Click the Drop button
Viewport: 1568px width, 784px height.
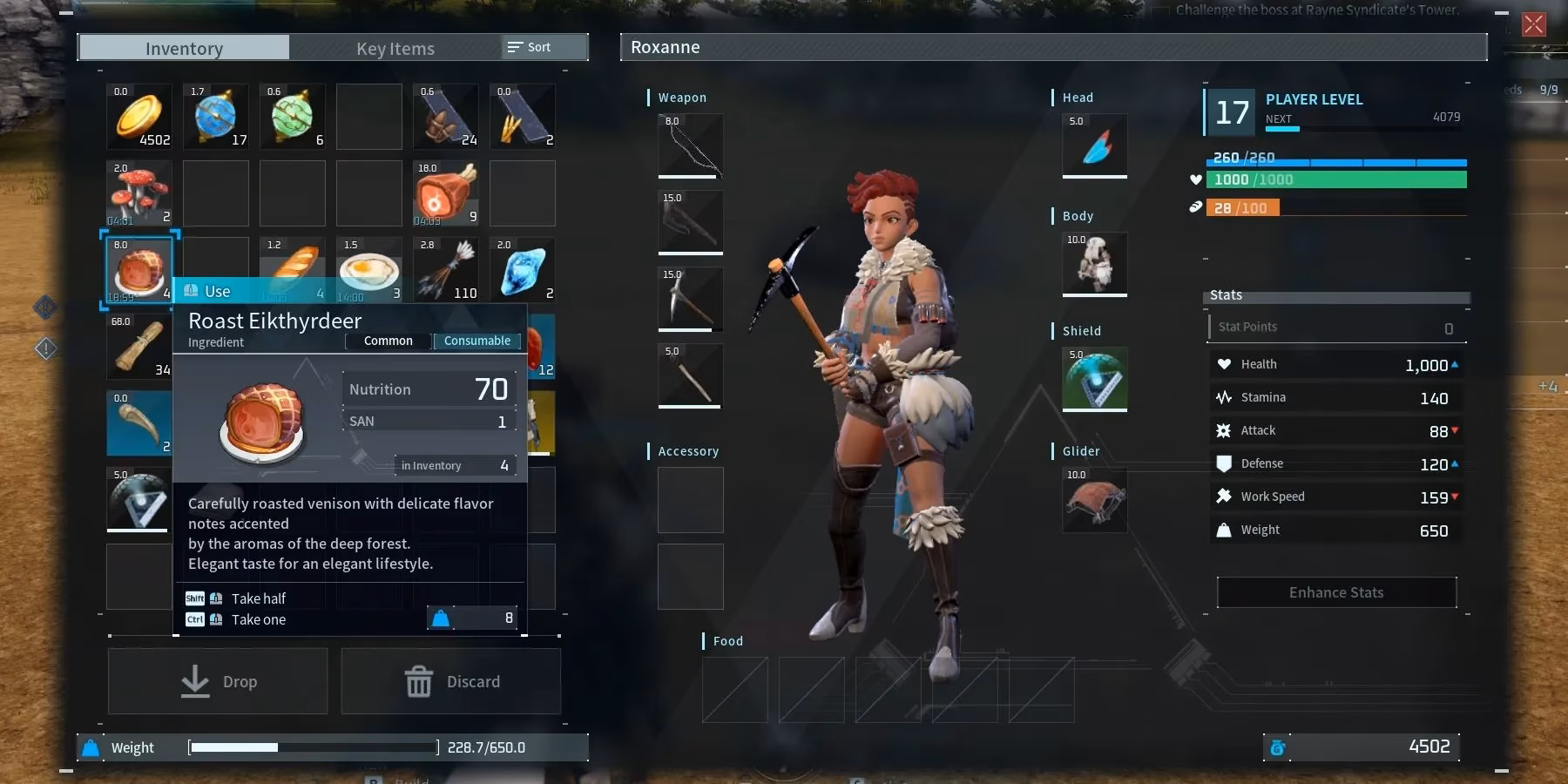coord(217,681)
